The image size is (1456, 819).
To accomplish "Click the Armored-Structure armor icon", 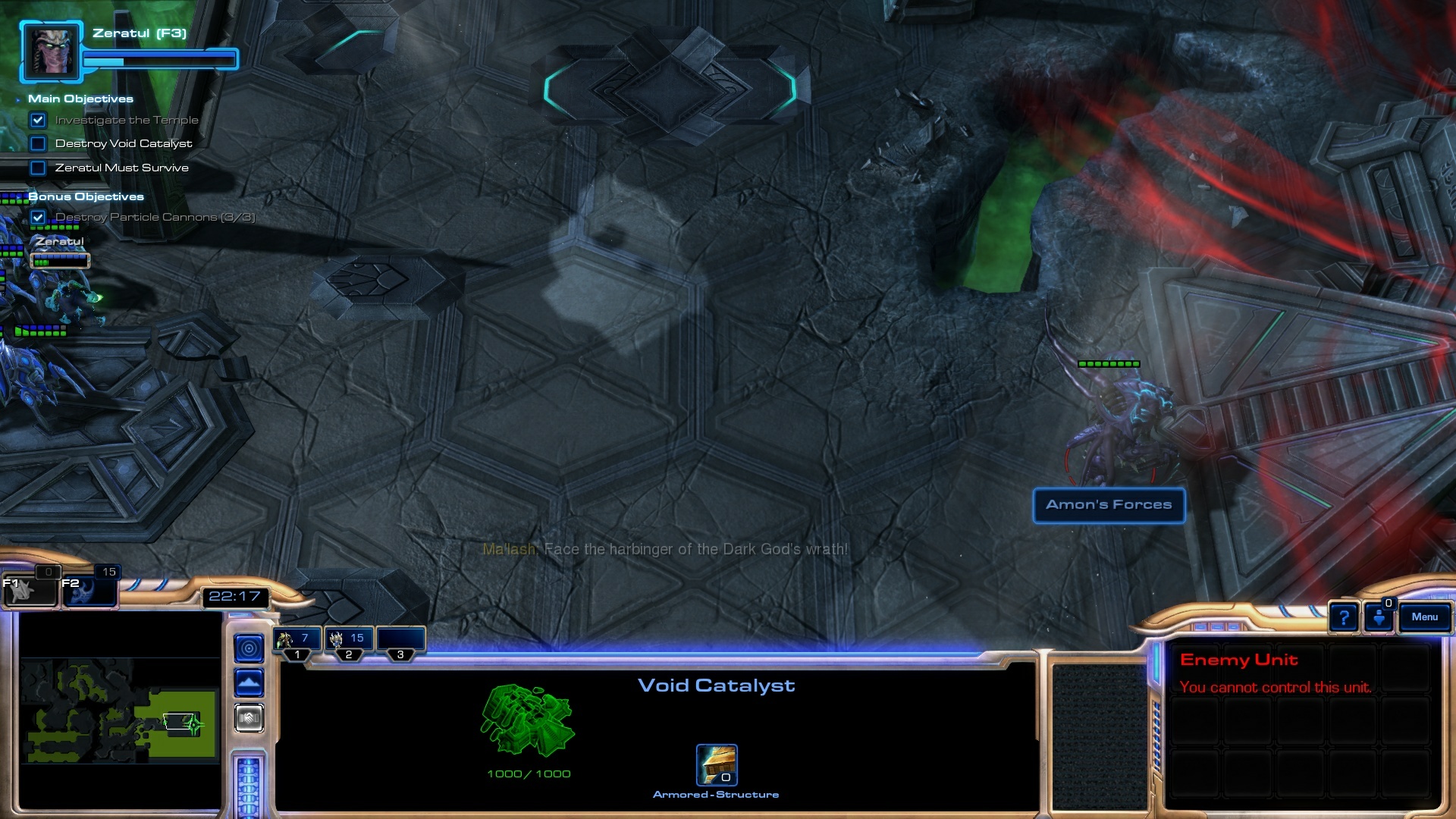I will [x=717, y=764].
